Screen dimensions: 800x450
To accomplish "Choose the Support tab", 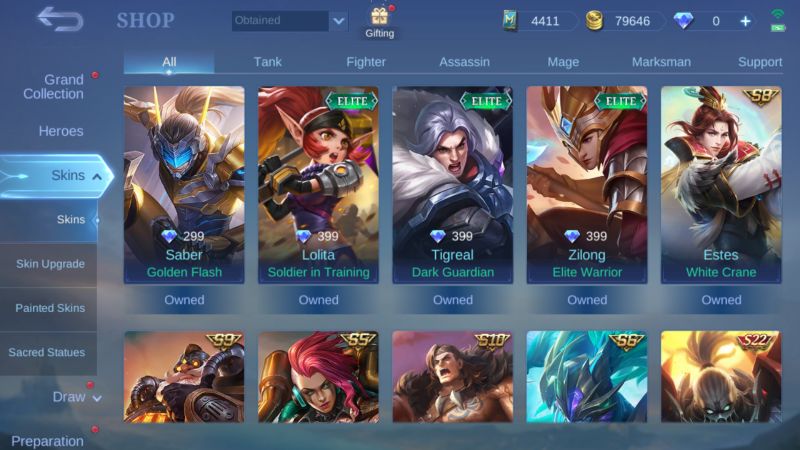I will tap(760, 62).
